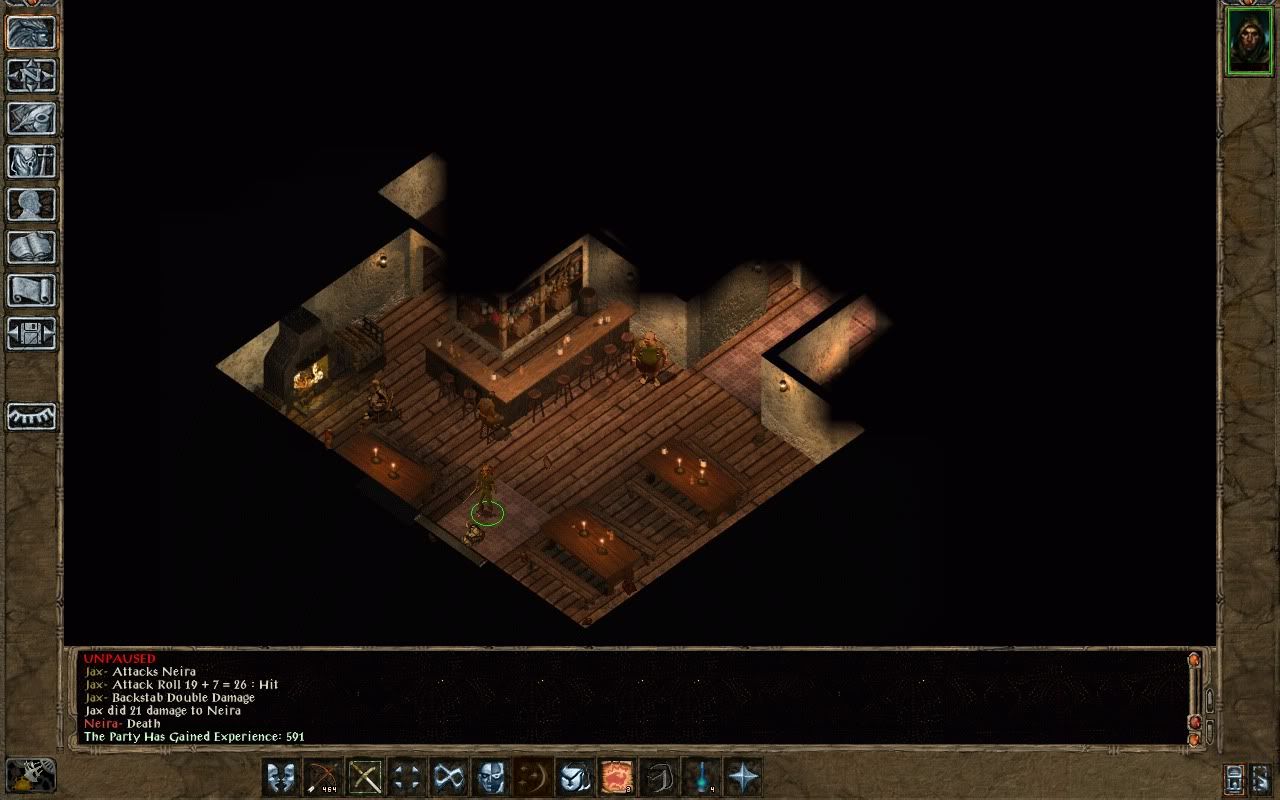The image size is (1280, 800).
Task: Use the blue potion quick item
Action: [701, 777]
